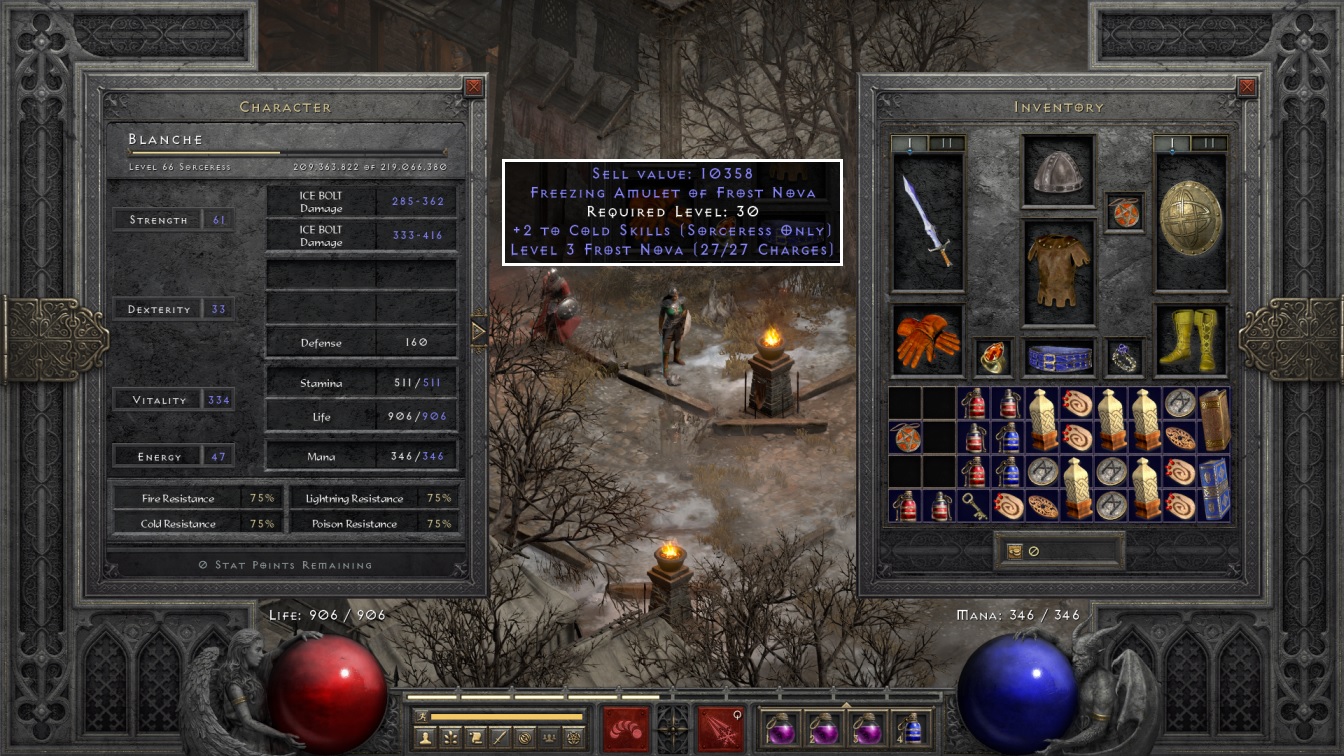Select the ring with the orange gem
Viewport: 1344px width, 756px height.
993,357
